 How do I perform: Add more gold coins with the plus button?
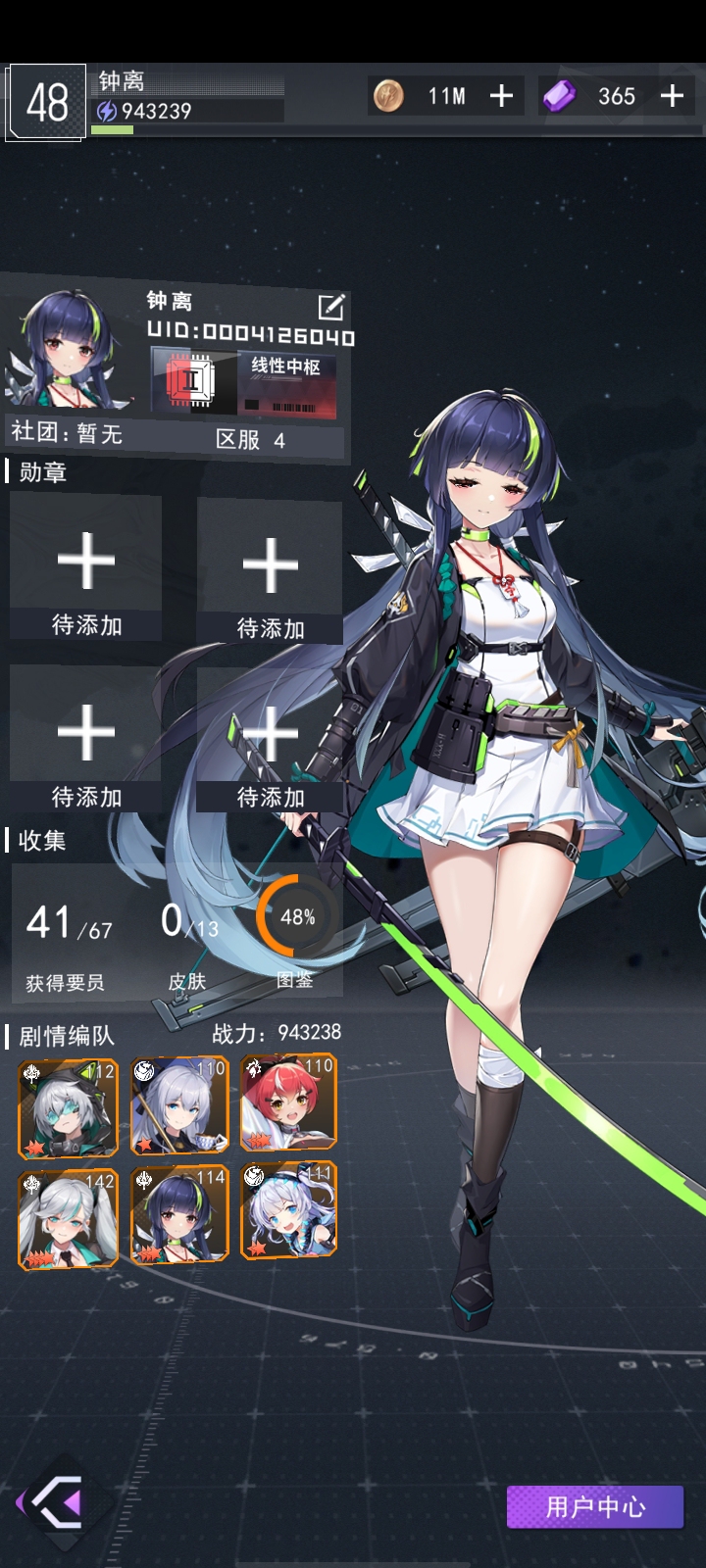501,96
